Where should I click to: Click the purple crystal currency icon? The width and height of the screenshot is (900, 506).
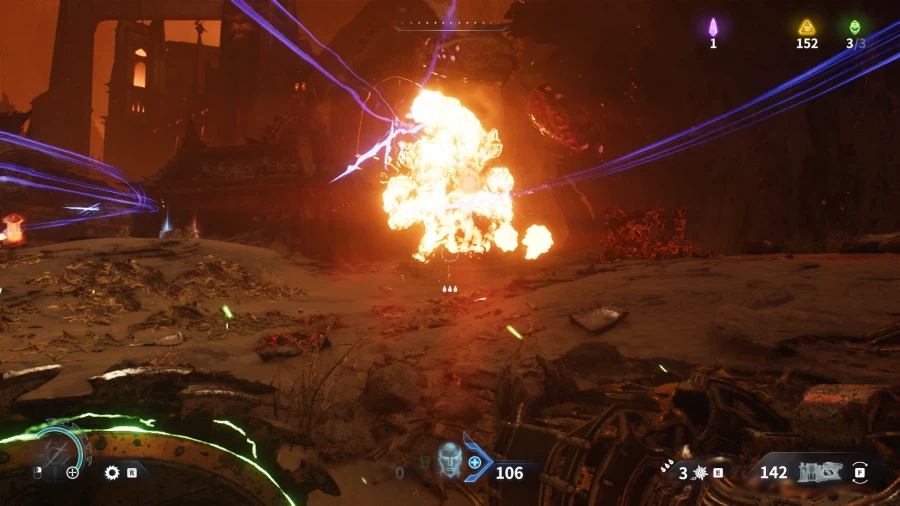tap(713, 27)
